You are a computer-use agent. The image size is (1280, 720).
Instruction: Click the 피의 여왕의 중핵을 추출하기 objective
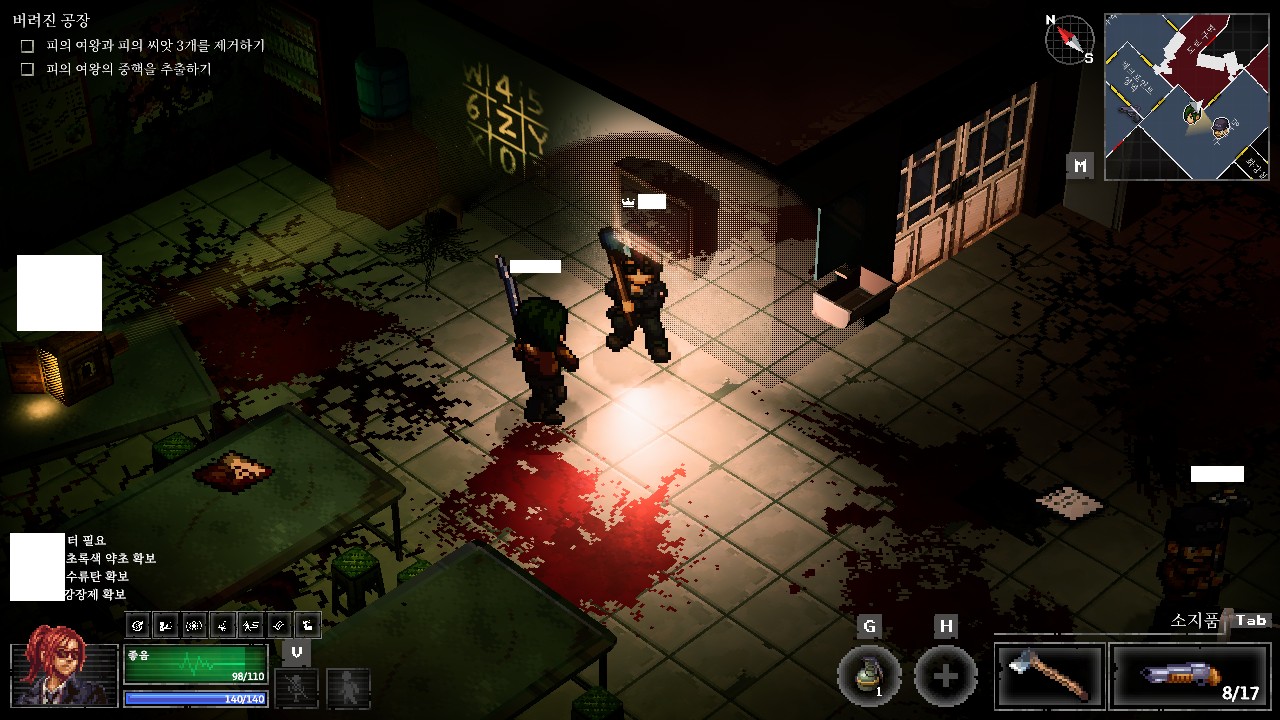[x=128, y=69]
